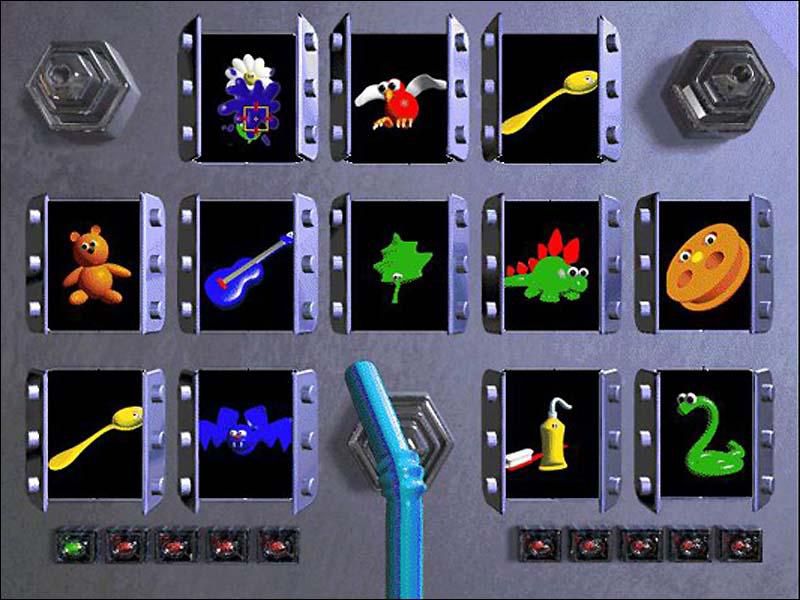Pick the blue bat tile
800x600 pixels.
(x=248, y=433)
